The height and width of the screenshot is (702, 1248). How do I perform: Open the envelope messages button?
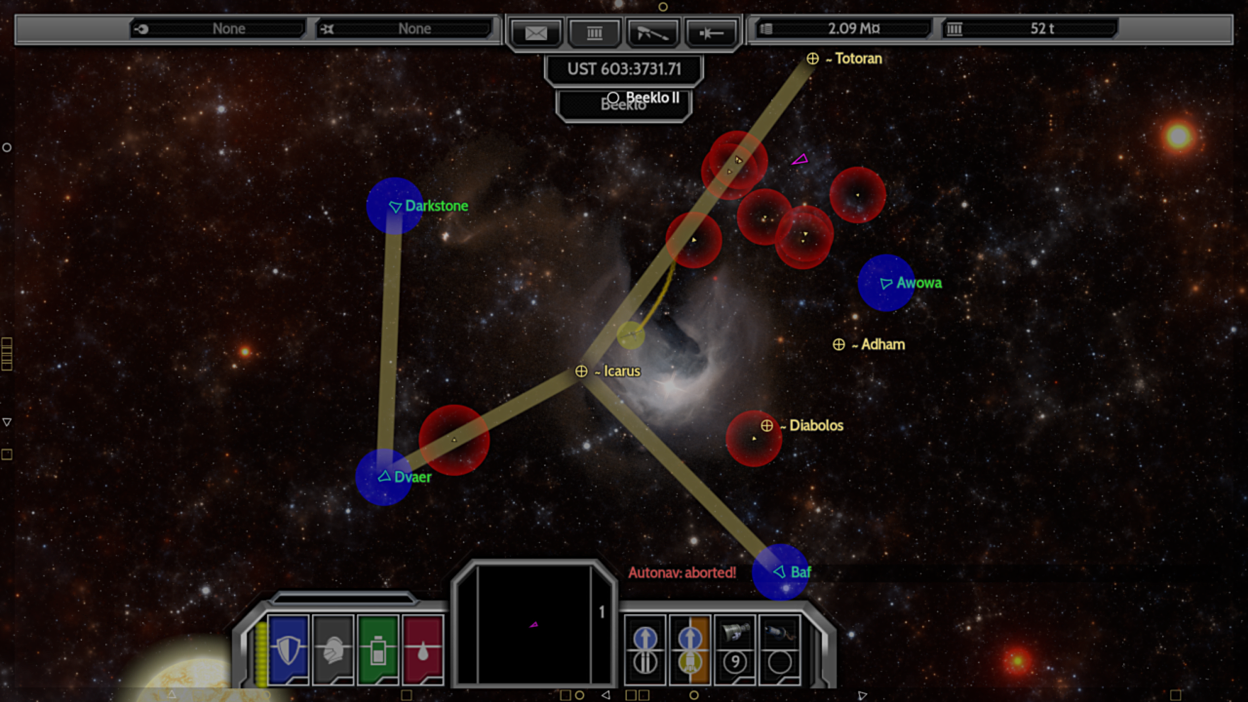tap(536, 33)
